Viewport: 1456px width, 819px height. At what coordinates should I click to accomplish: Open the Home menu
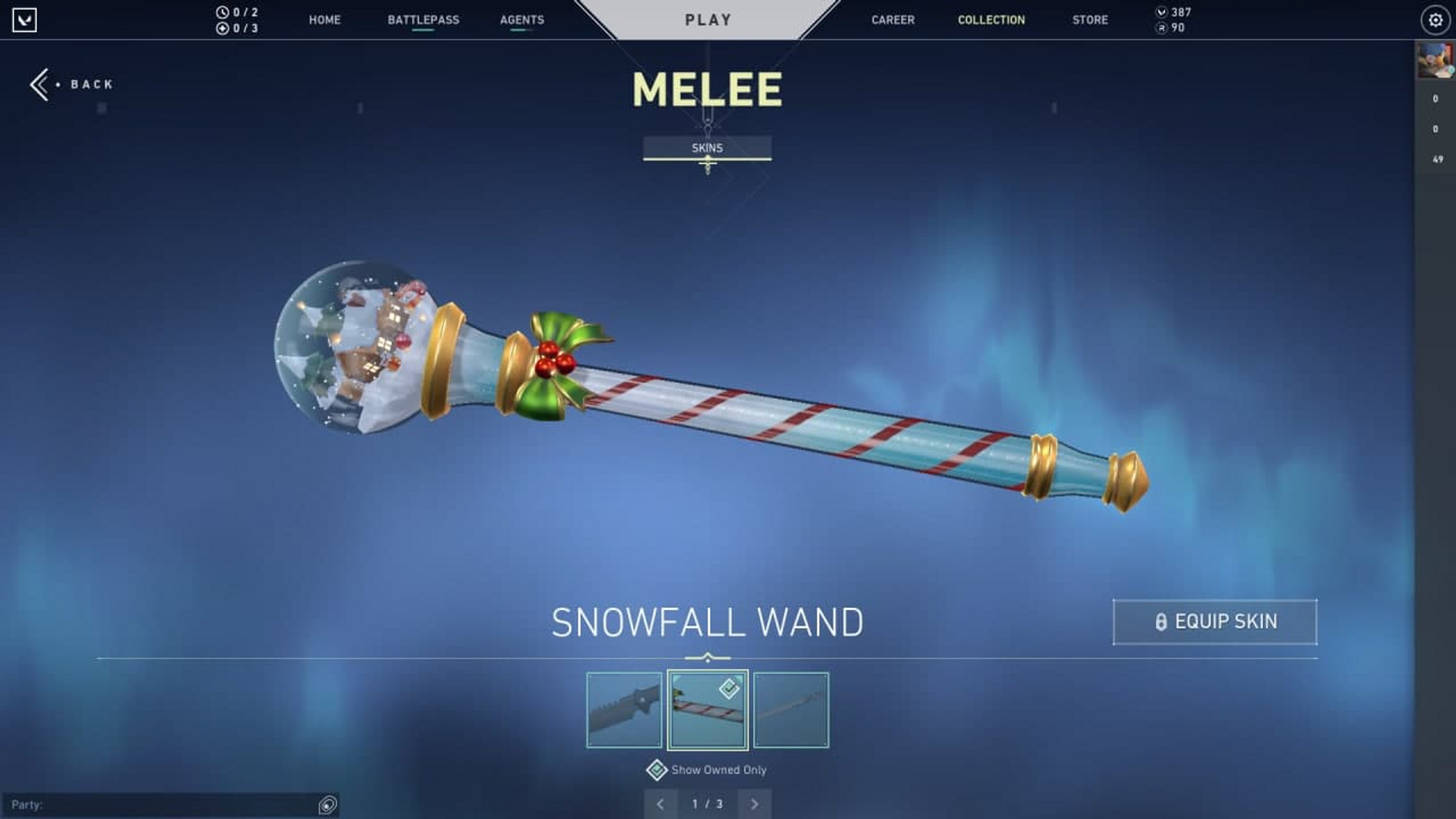(x=325, y=20)
